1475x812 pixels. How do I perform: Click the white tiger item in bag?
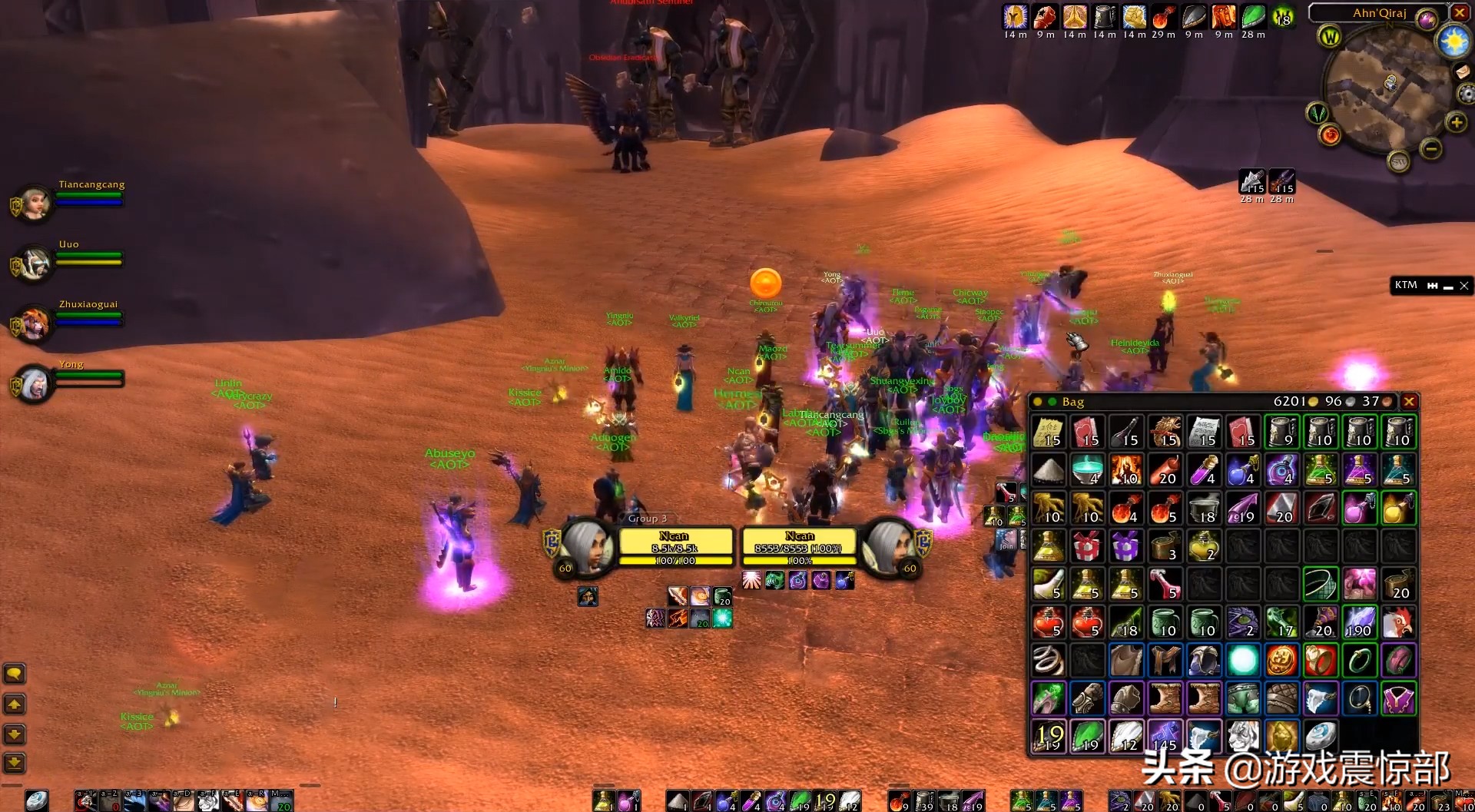tap(1242, 736)
